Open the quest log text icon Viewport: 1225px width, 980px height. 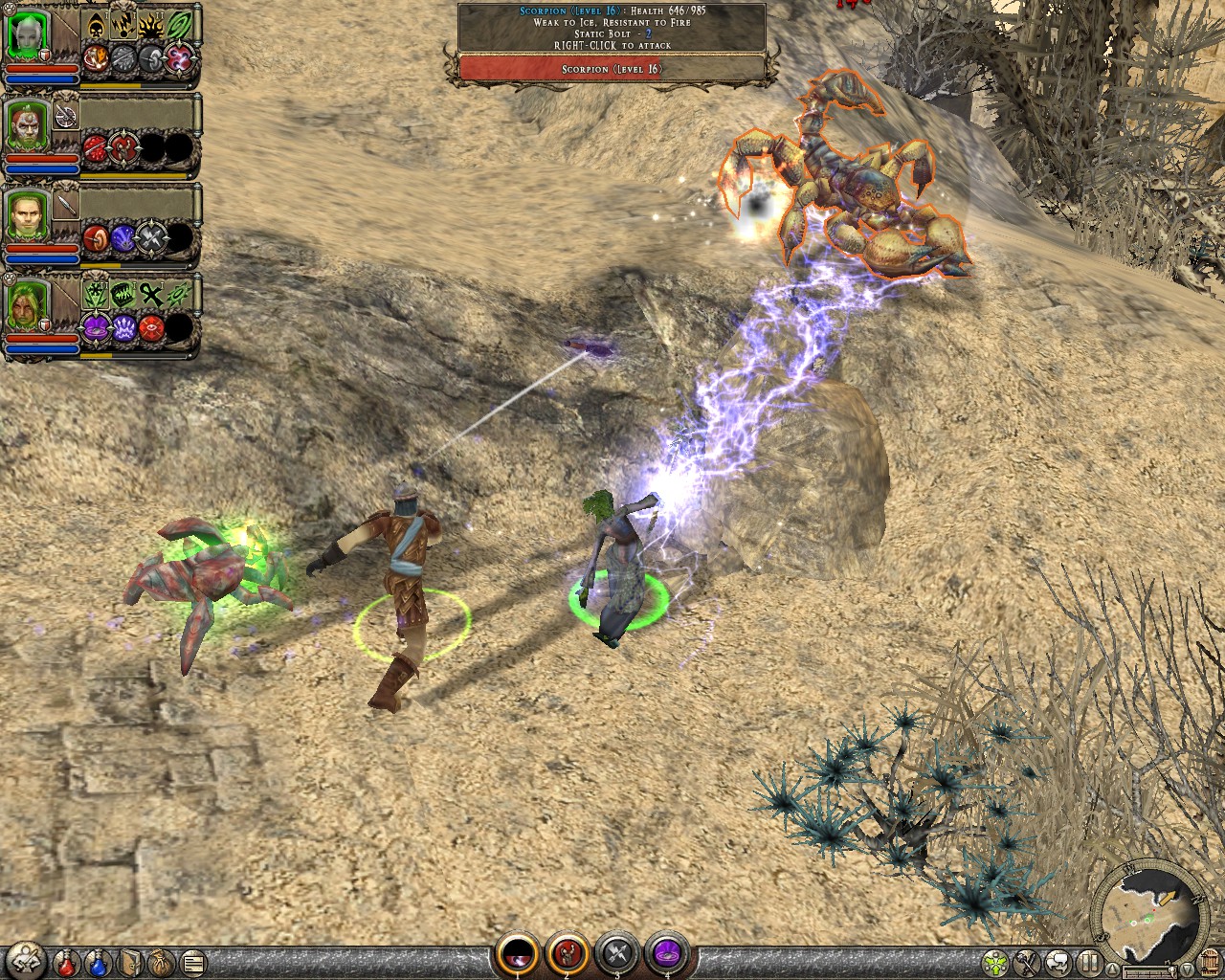coord(192,962)
